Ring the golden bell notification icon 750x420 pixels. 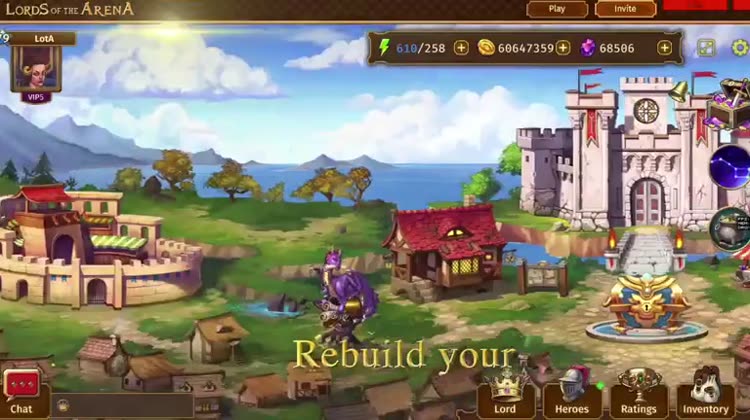pos(679,92)
